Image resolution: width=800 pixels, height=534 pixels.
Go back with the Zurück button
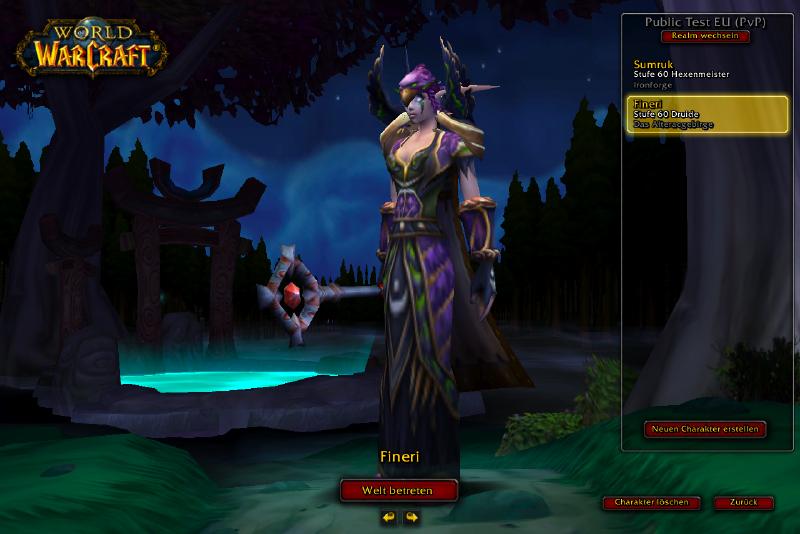(744, 502)
